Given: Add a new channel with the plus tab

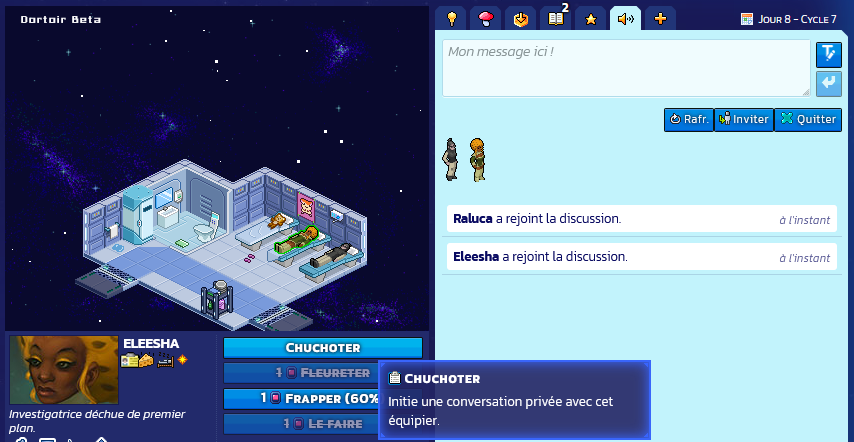Looking at the screenshot, I should (659, 18).
